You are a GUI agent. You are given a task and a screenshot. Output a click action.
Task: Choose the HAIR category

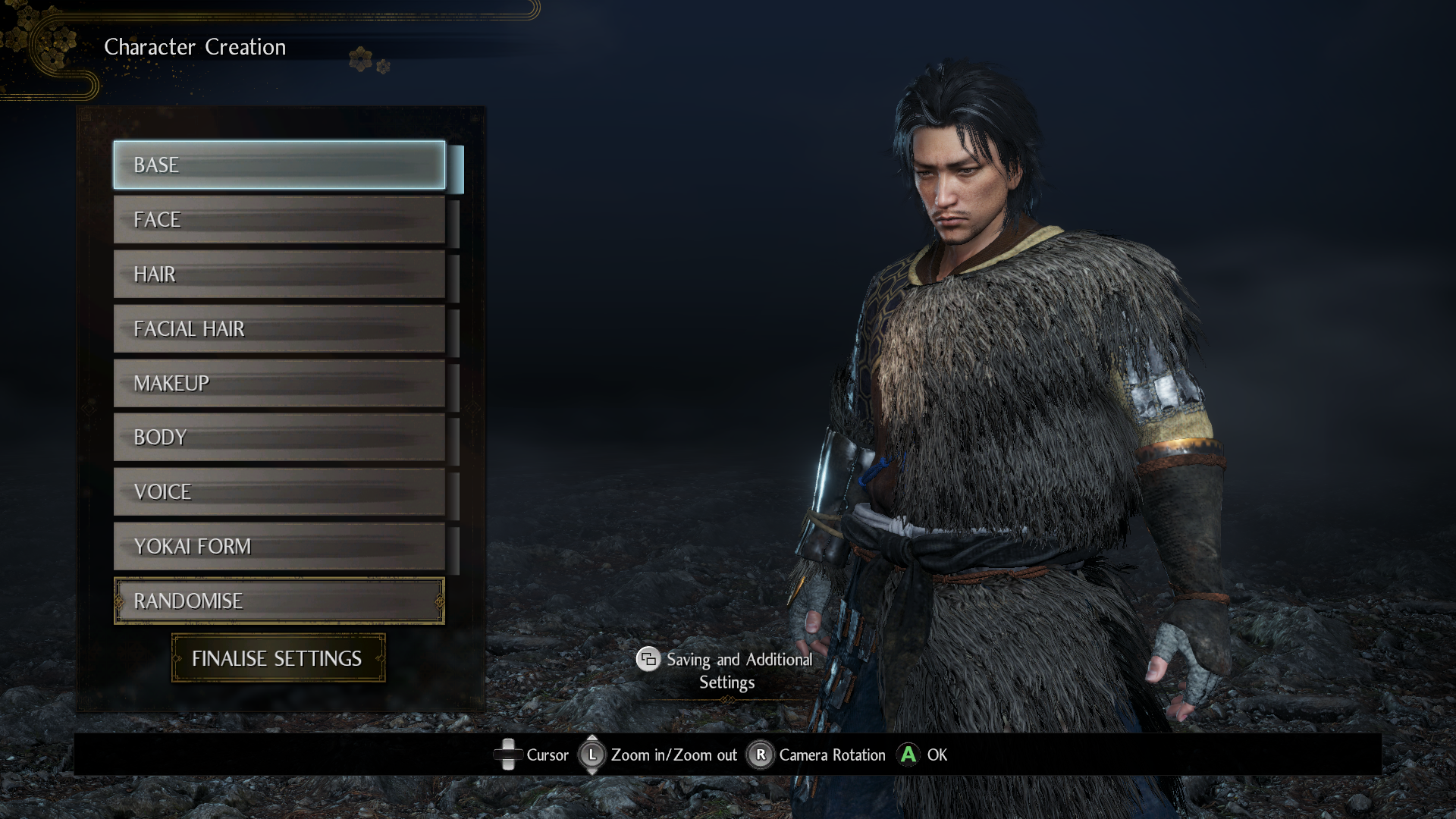pos(279,275)
